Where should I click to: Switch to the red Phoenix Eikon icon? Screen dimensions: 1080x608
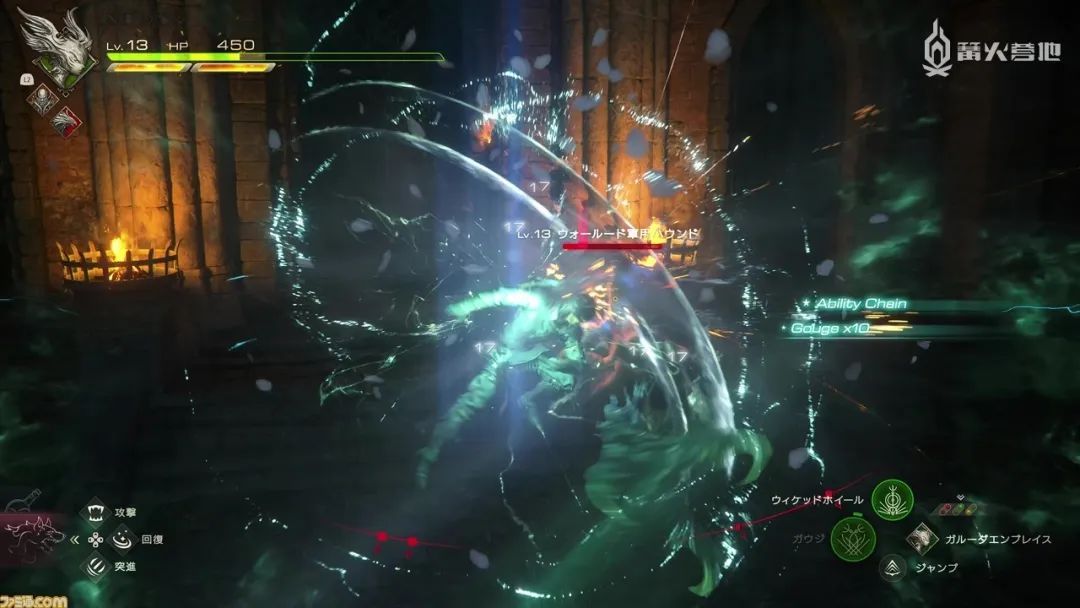coord(66,121)
